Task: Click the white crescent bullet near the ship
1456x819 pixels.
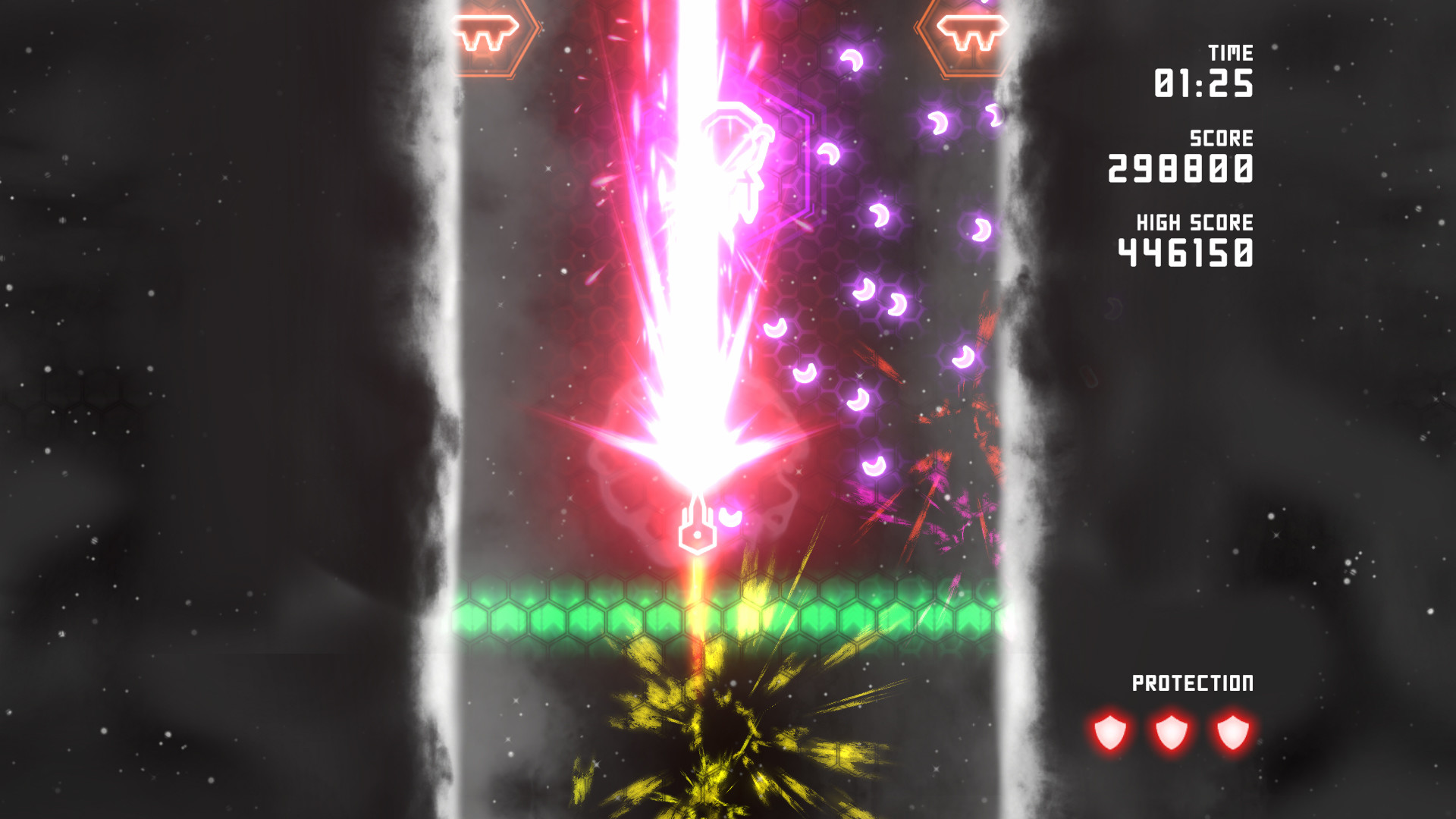Action: point(730,516)
